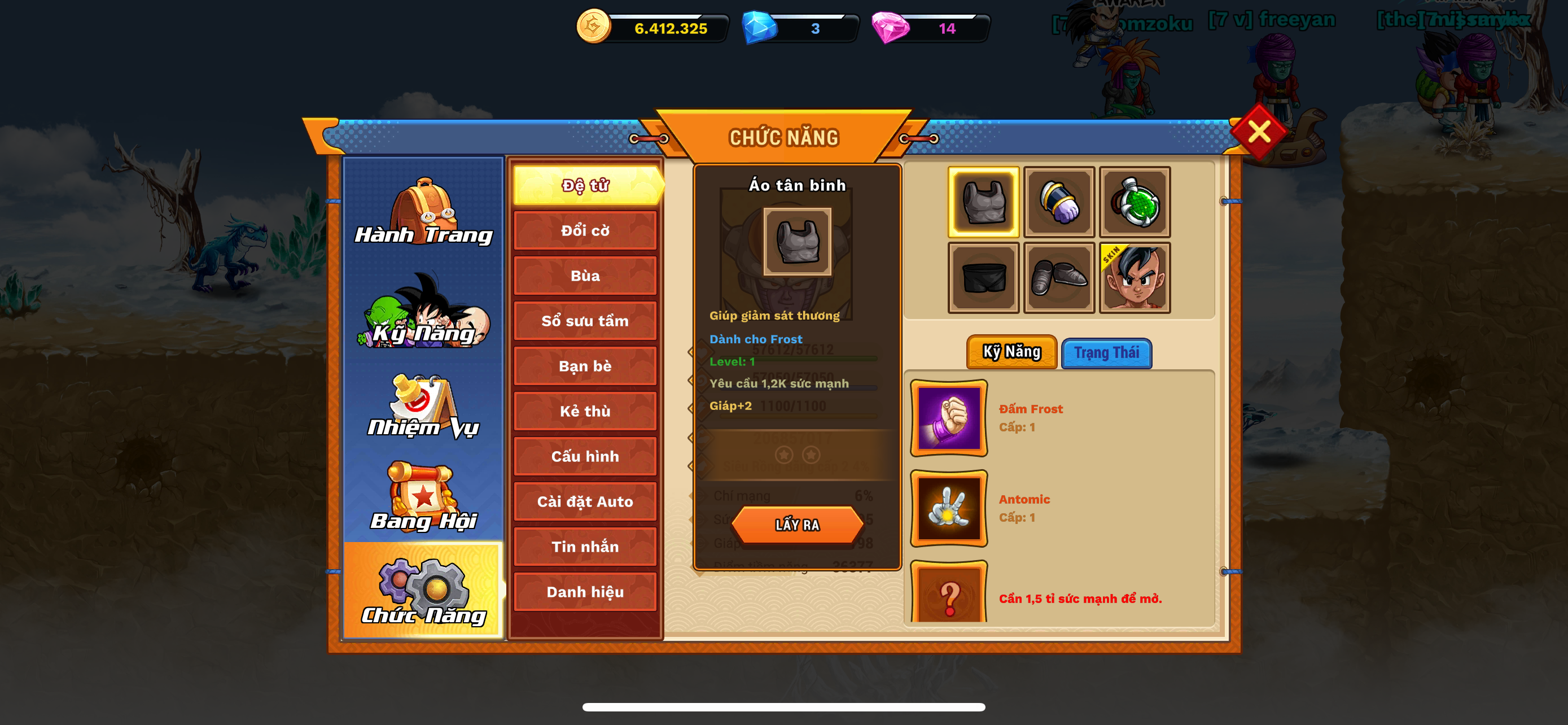Open Cài đặt Auto settings
Screen dimensions: 1568x725
click(585, 501)
